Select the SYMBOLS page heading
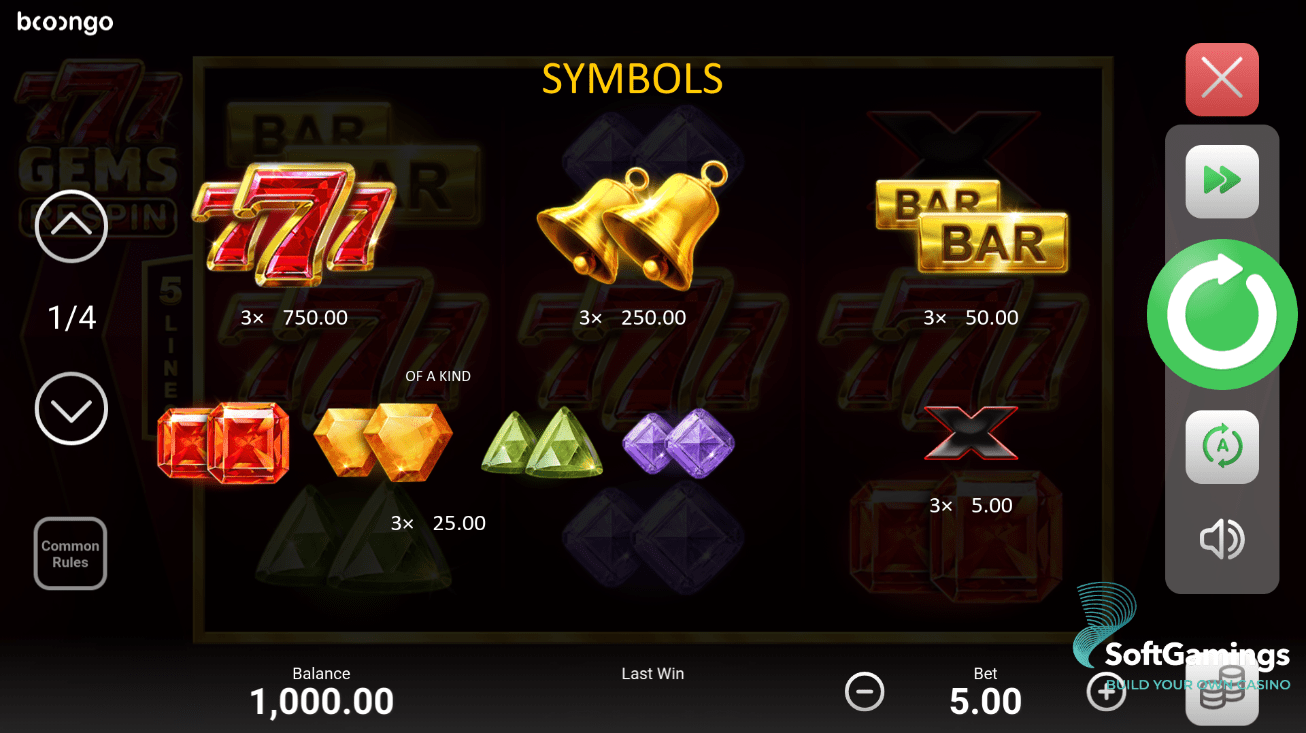The height and width of the screenshot is (733, 1306). pyautogui.click(x=632, y=78)
